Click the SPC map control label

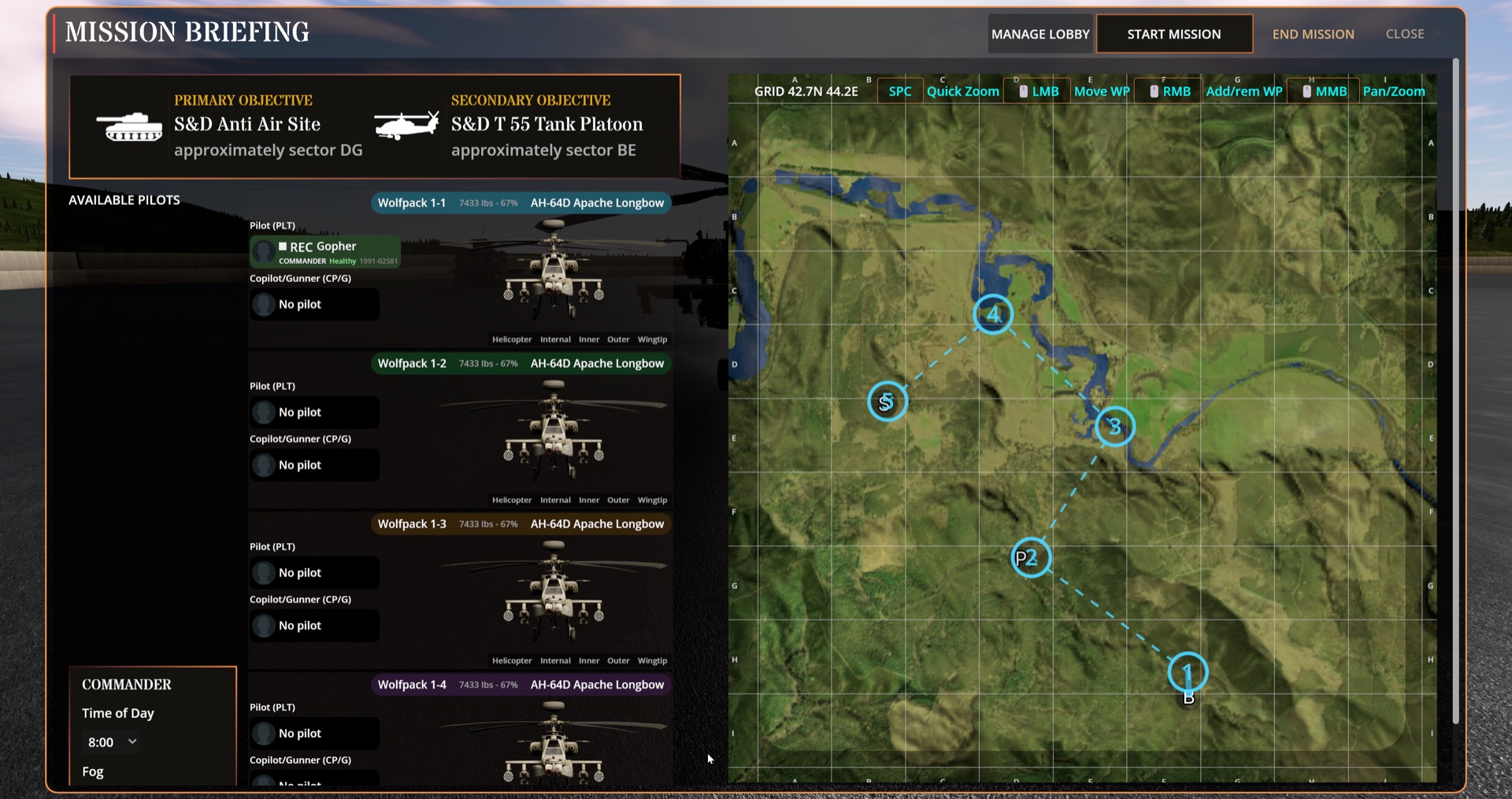[x=899, y=91]
